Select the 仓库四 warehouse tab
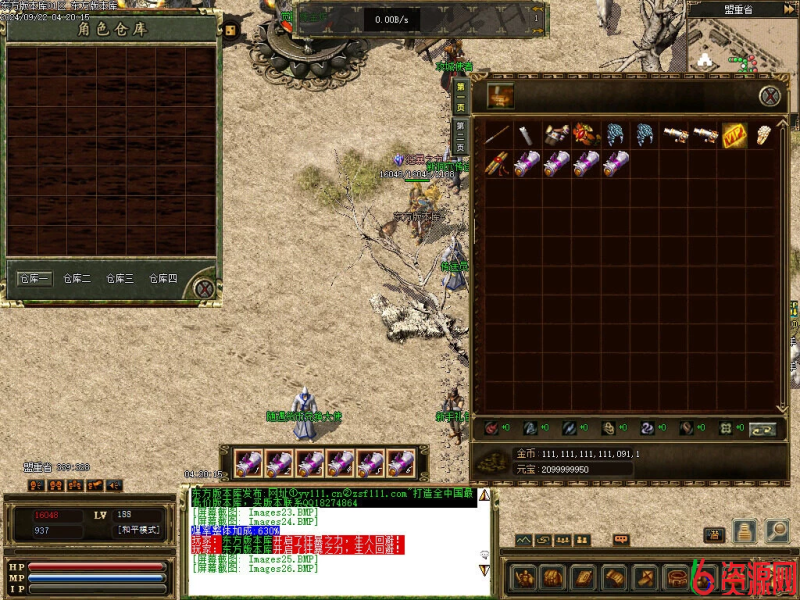Screen dimensions: 800x600 [162, 279]
